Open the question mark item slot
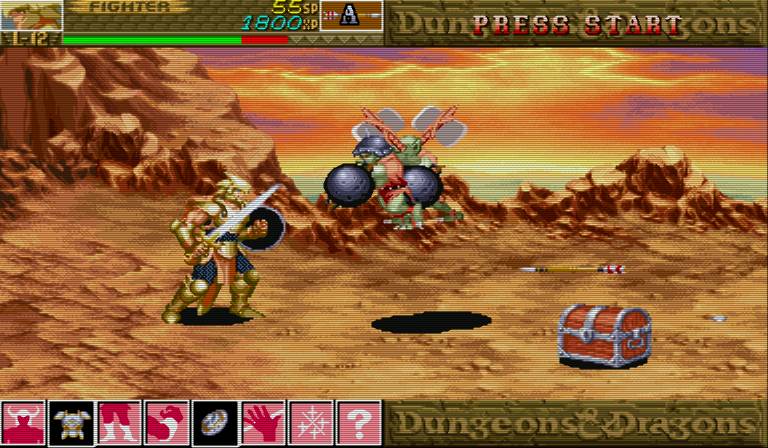This screenshot has width=768, height=448. [359, 422]
